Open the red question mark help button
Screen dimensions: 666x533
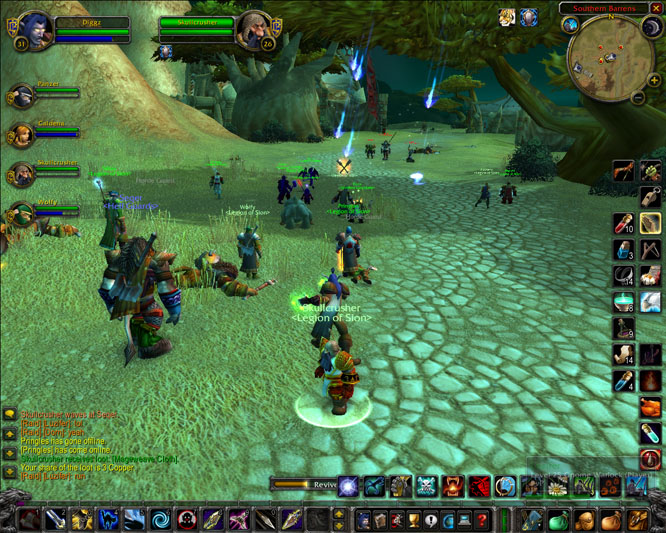tap(482, 520)
